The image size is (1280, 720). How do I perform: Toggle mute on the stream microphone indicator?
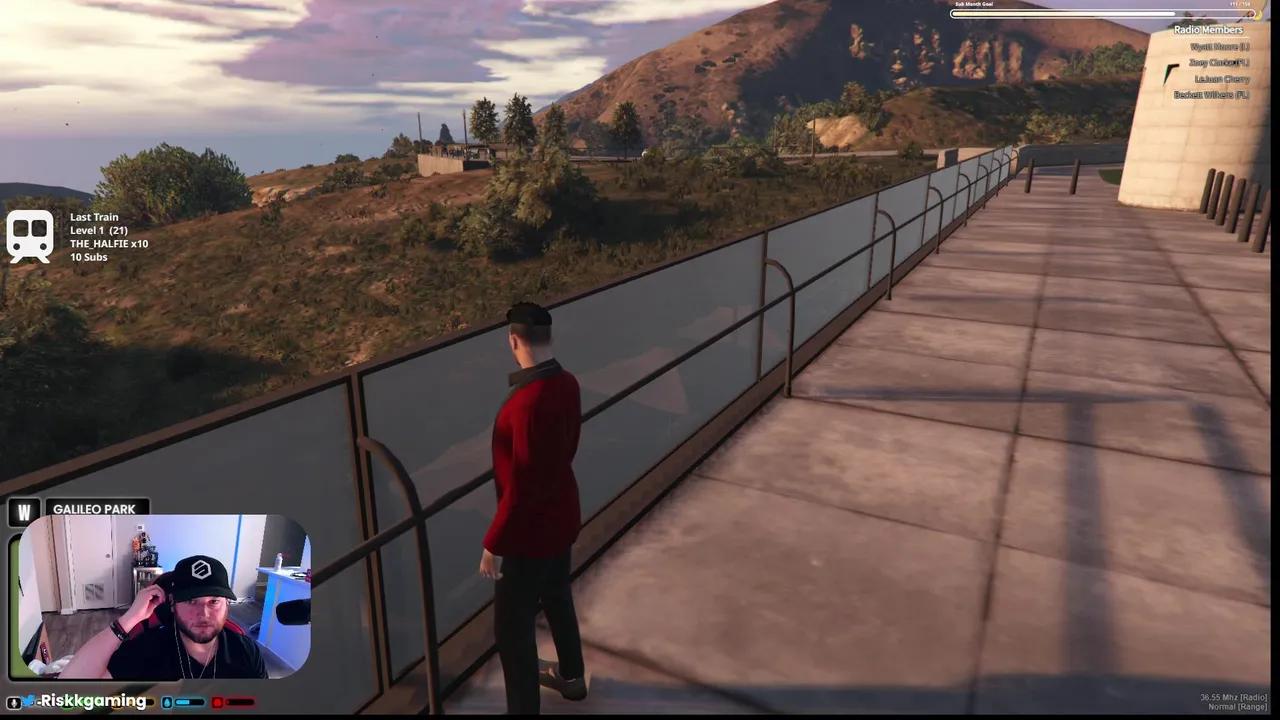point(14,701)
